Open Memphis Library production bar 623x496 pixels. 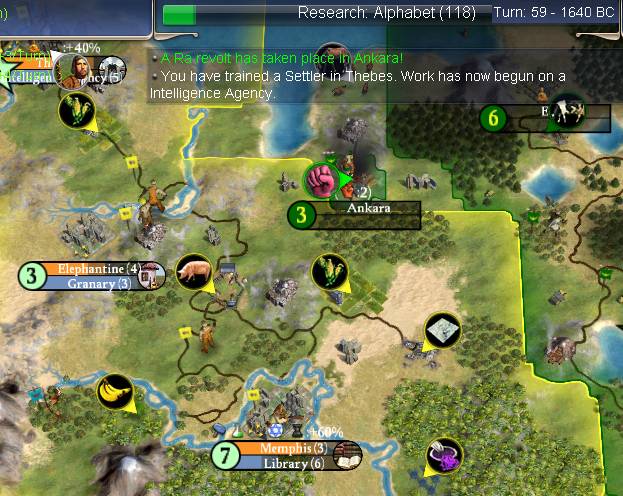click(292, 463)
